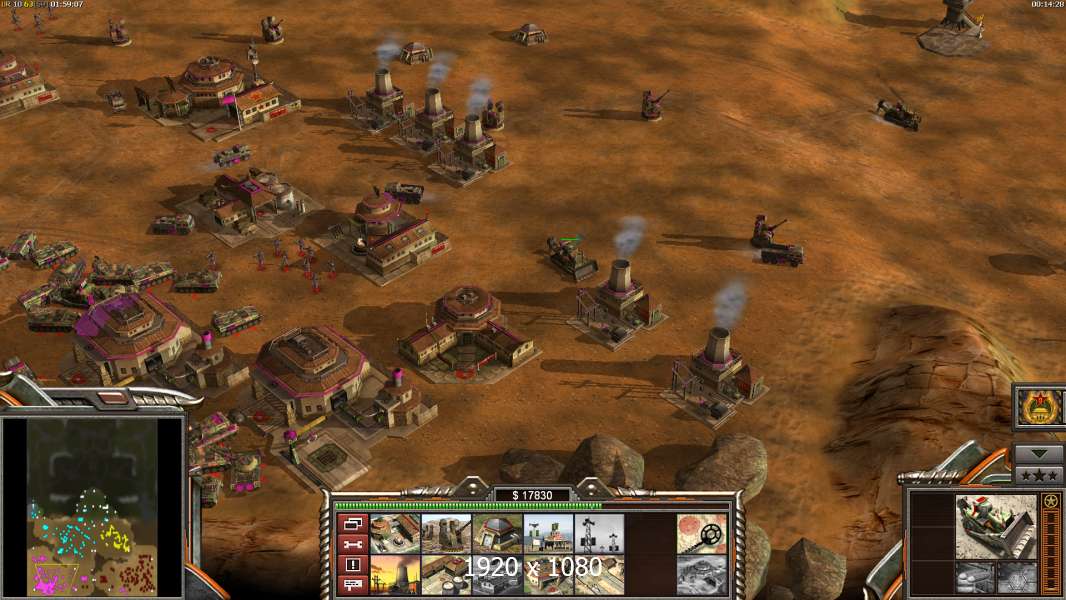Select the building with flags build icon
1066x600 pixels.
click(548, 533)
